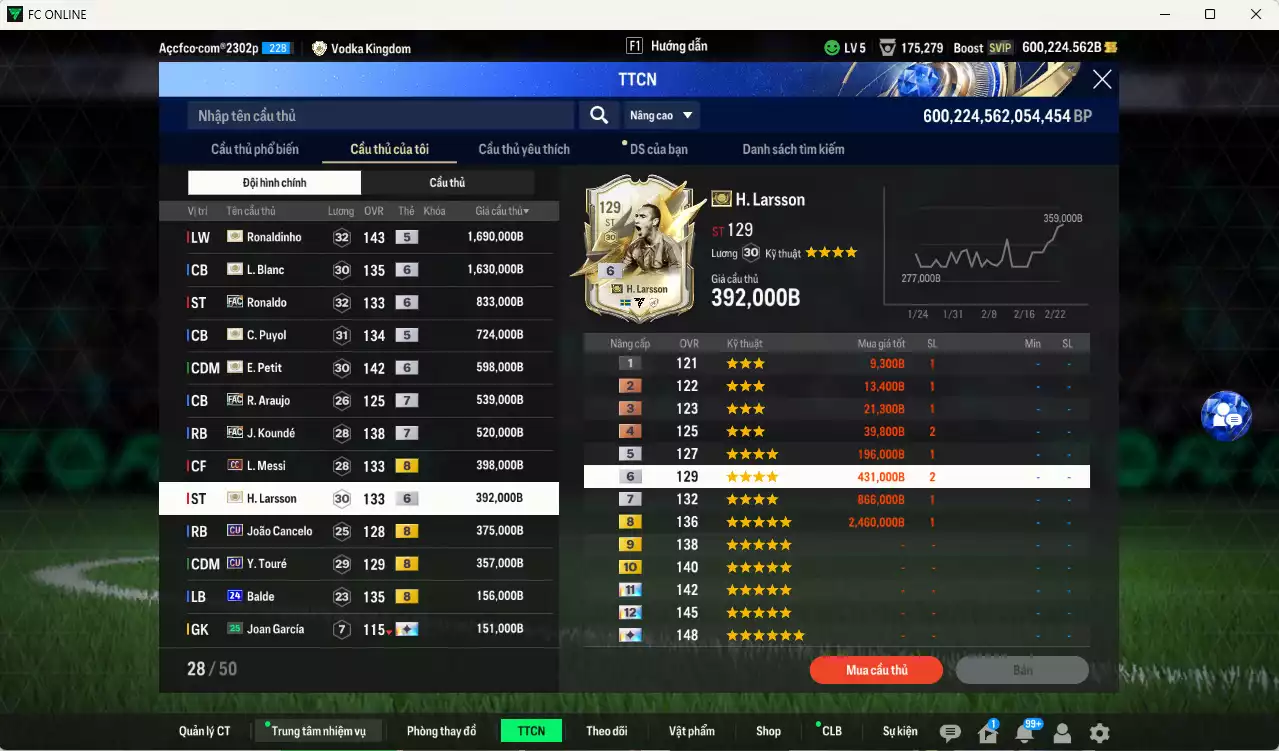Open the settings gear icon
The image size is (1279, 751).
[x=1099, y=733]
